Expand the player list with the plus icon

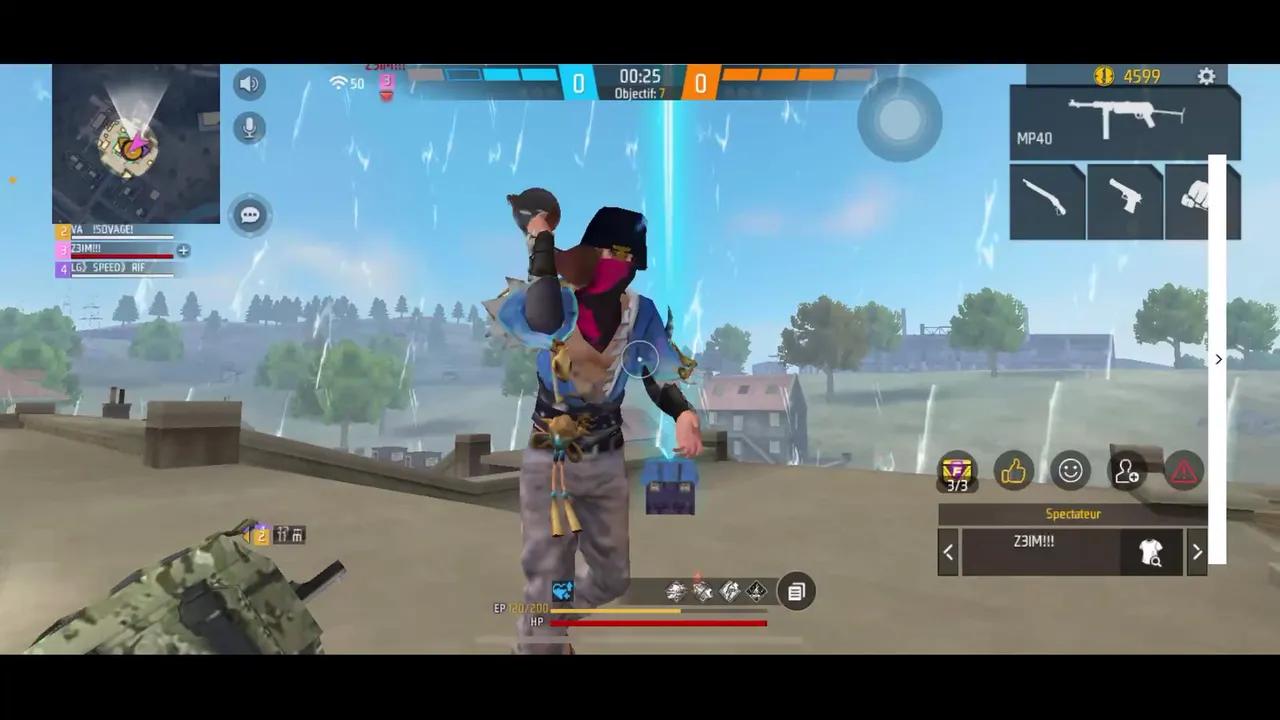click(x=183, y=251)
